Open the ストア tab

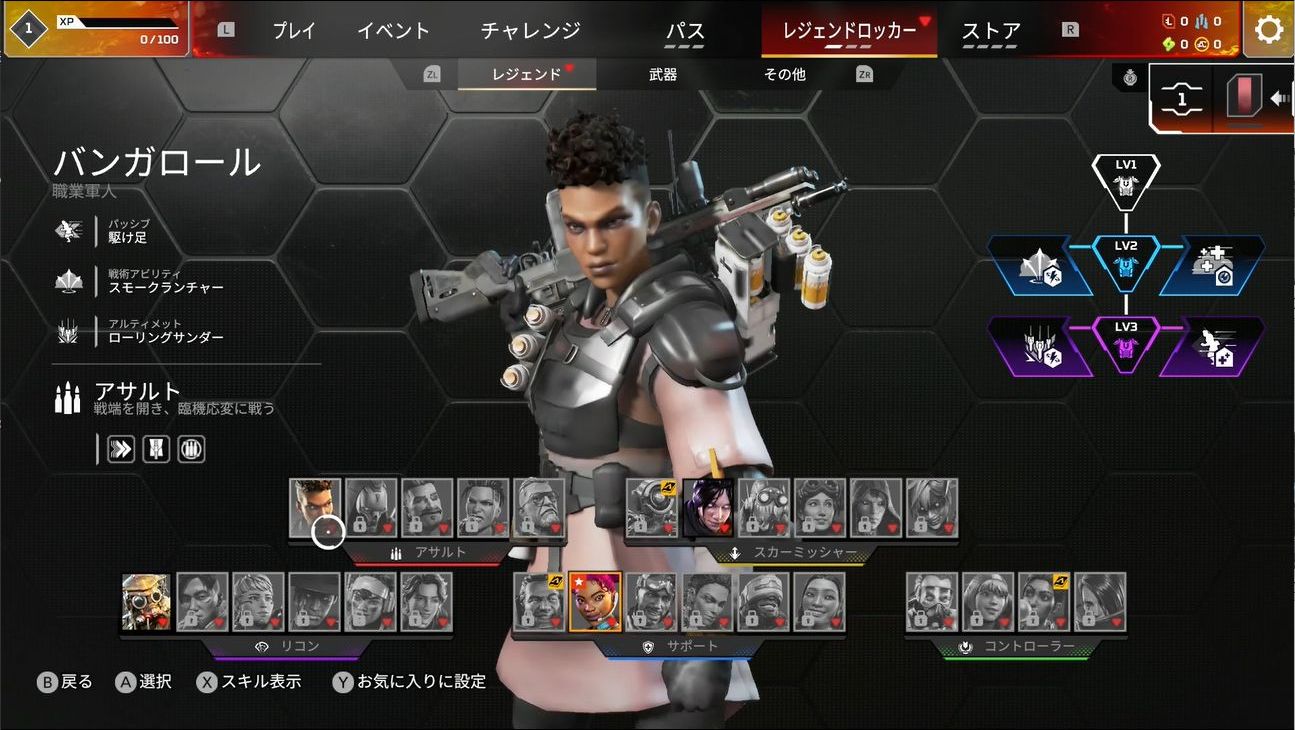pyautogui.click(x=991, y=30)
